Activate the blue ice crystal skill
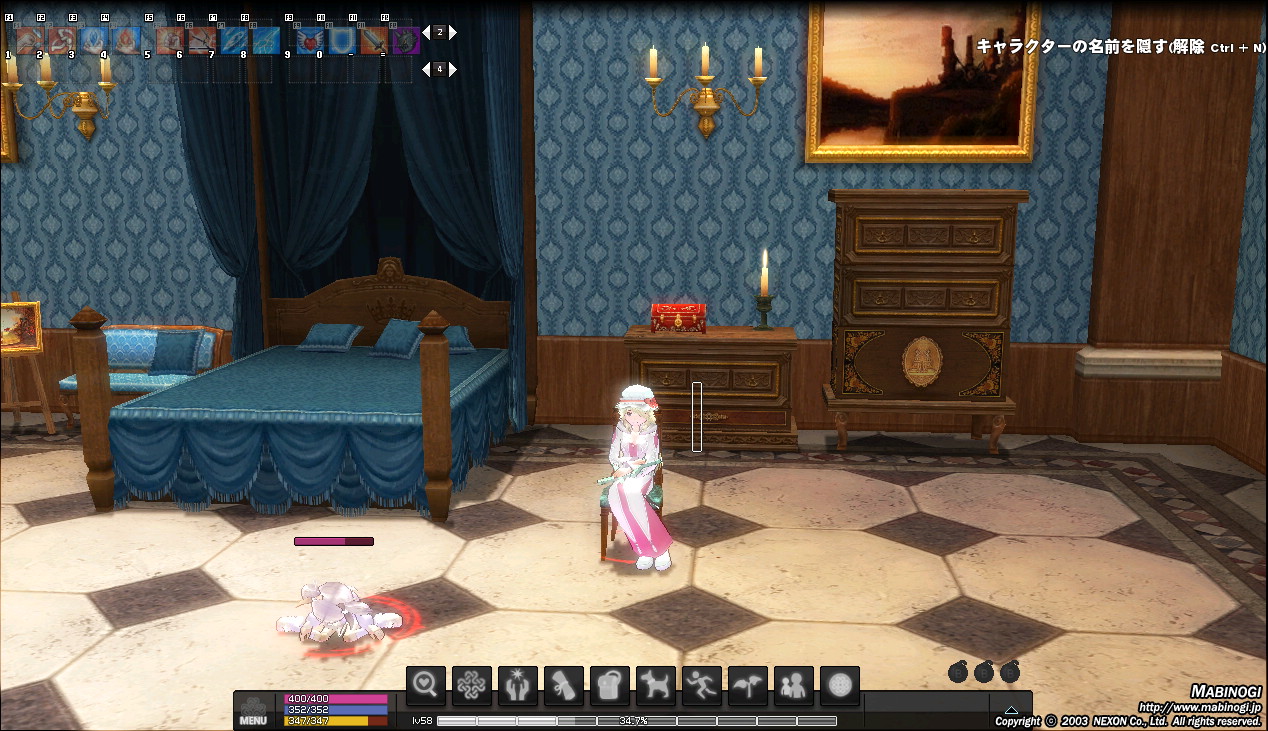Screen dimensions: 1268x731 pyautogui.click(x=94, y=40)
